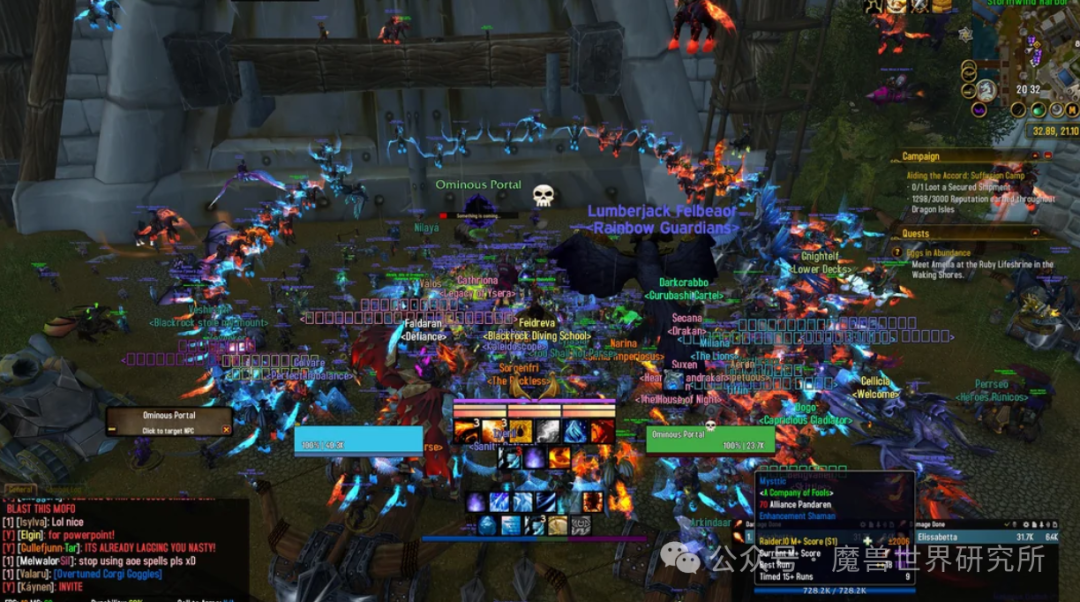
Task: Switch to the General chat tab
Action: 19,490
